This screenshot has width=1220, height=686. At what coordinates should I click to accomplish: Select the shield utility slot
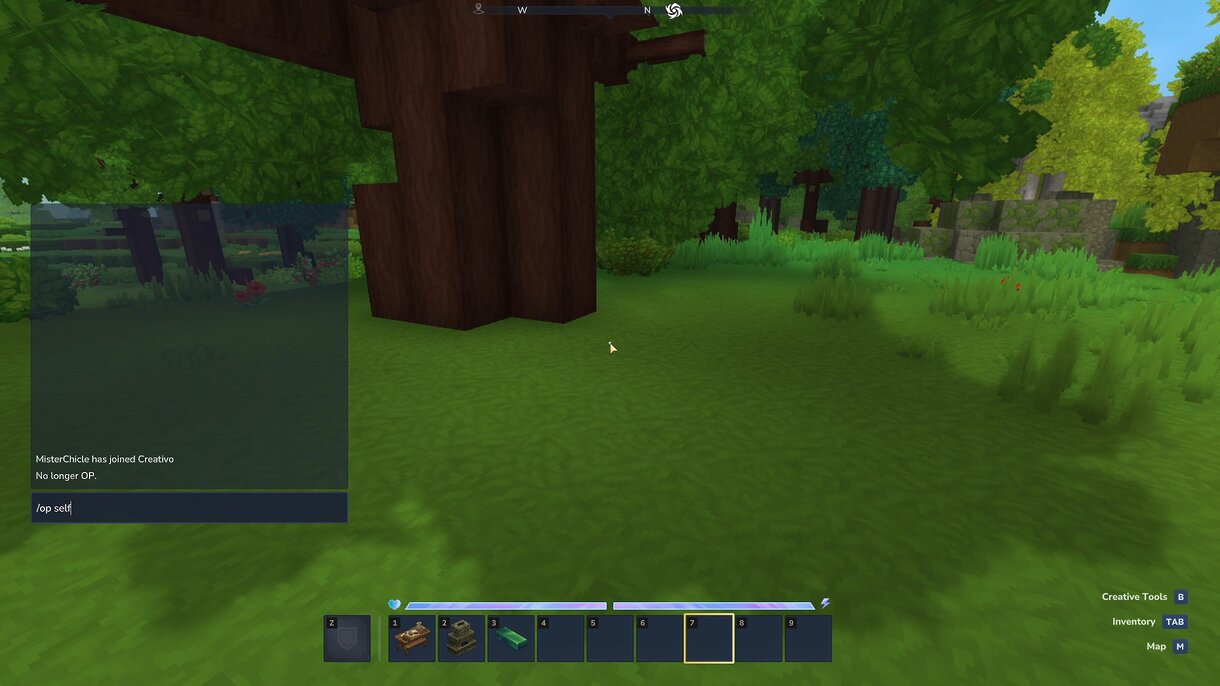[x=347, y=638]
